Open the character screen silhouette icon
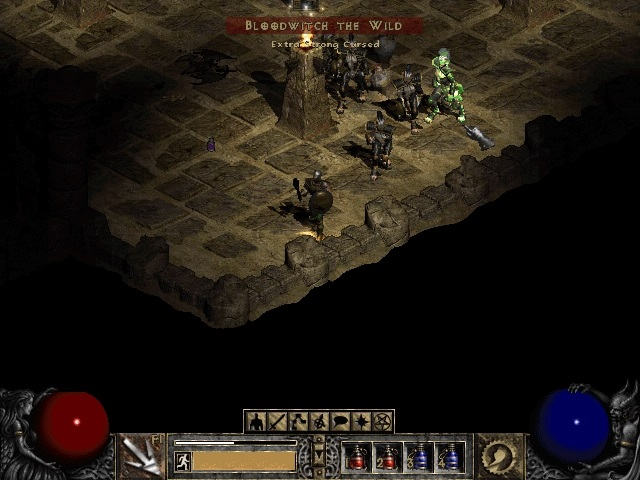Viewport: 640px width, 480px height. pos(256,421)
